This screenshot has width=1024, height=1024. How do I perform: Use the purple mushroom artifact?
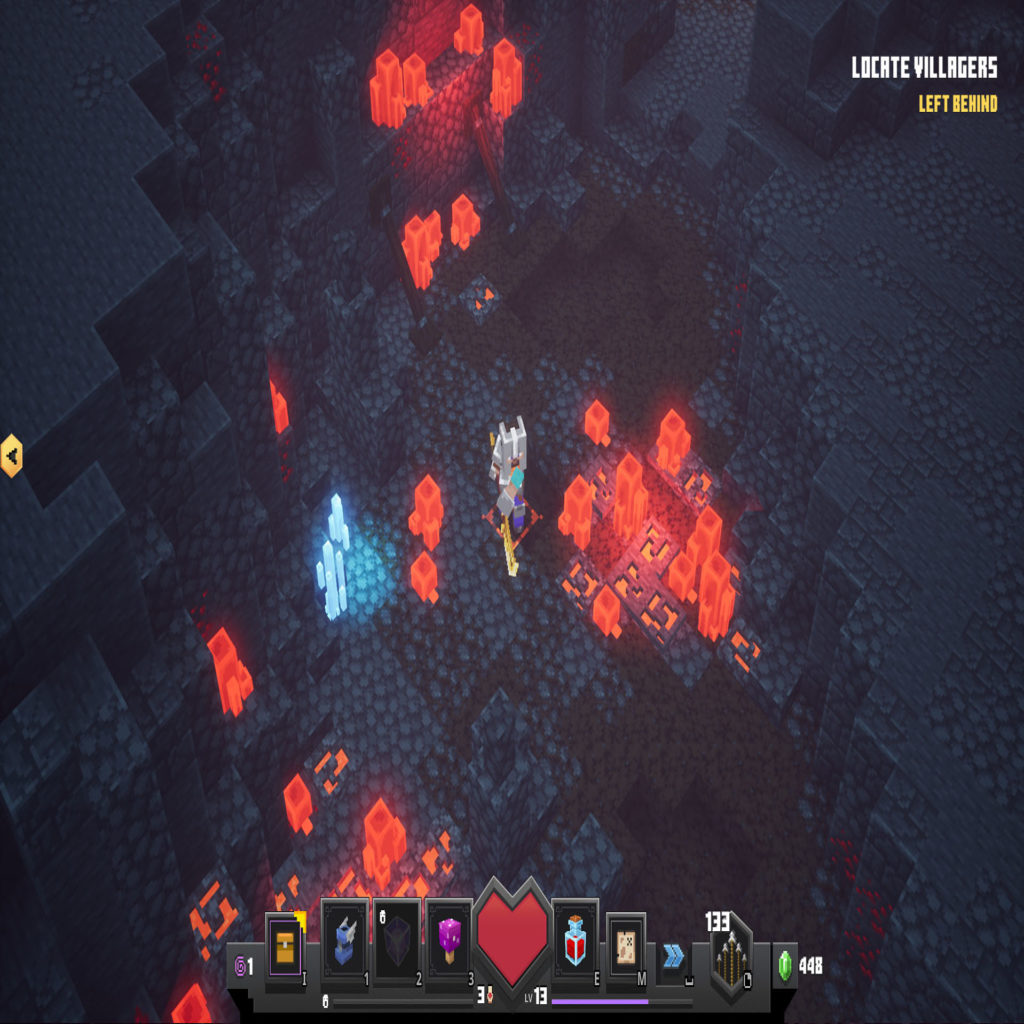coord(449,943)
